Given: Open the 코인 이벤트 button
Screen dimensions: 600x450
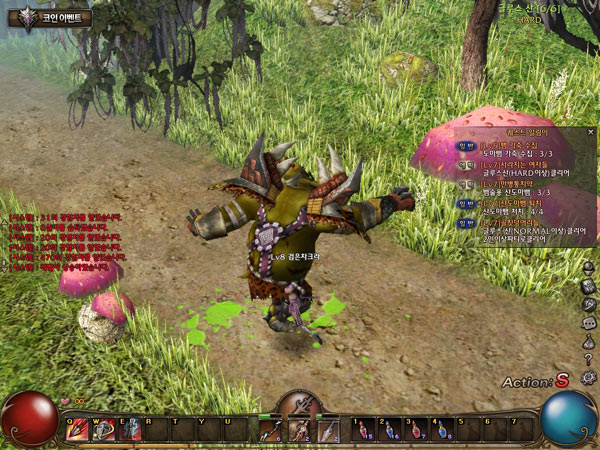Looking at the screenshot, I should tap(50, 17).
